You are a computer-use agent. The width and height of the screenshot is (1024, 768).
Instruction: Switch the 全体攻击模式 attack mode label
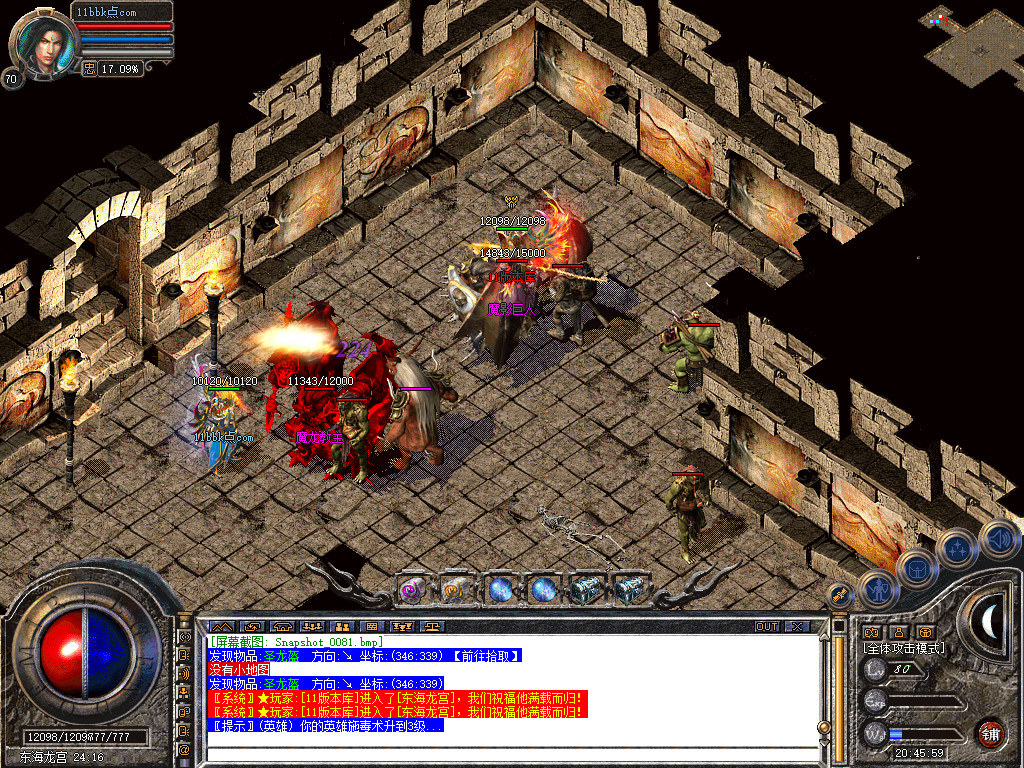point(904,648)
